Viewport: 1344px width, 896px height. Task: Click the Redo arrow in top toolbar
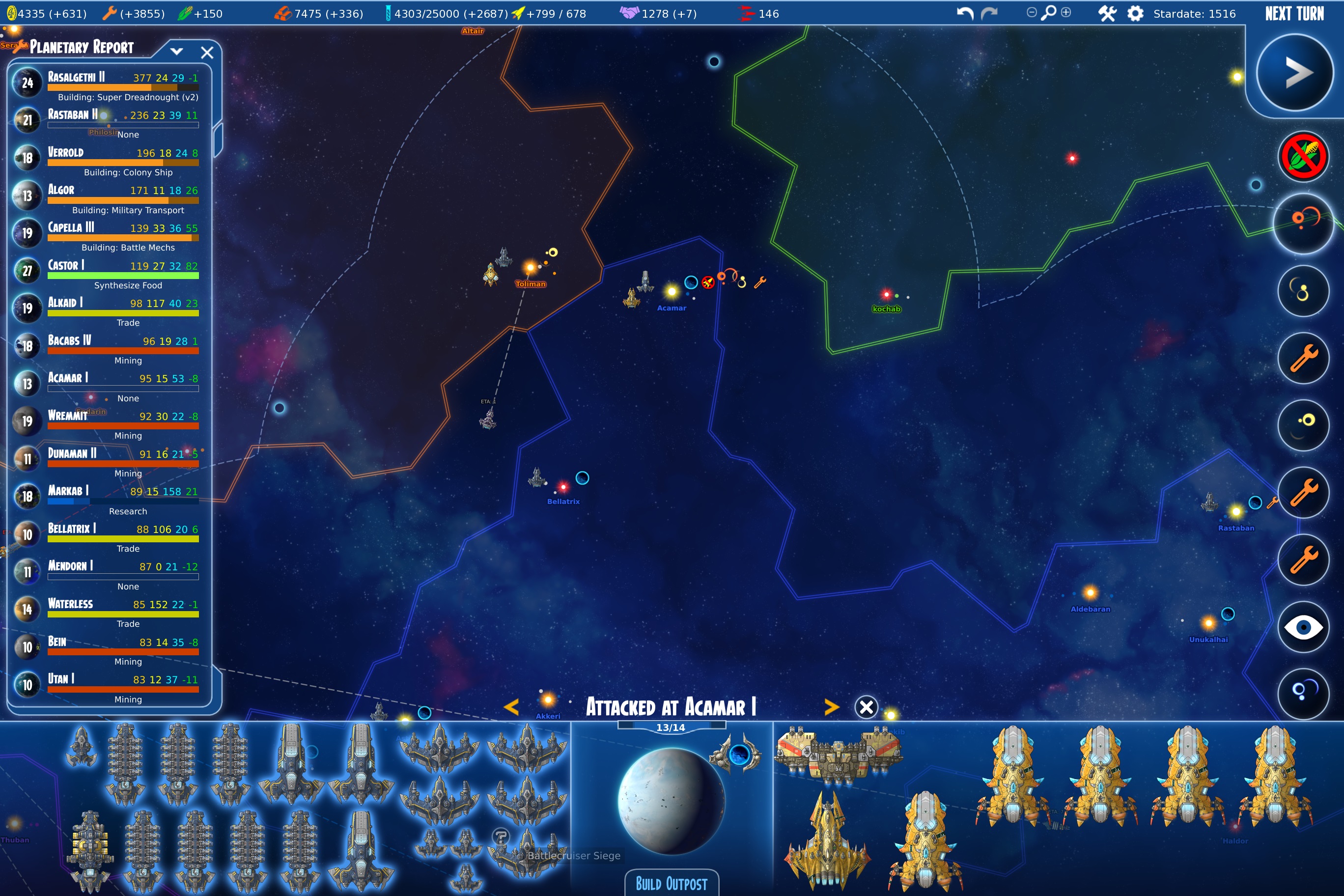tap(988, 13)
